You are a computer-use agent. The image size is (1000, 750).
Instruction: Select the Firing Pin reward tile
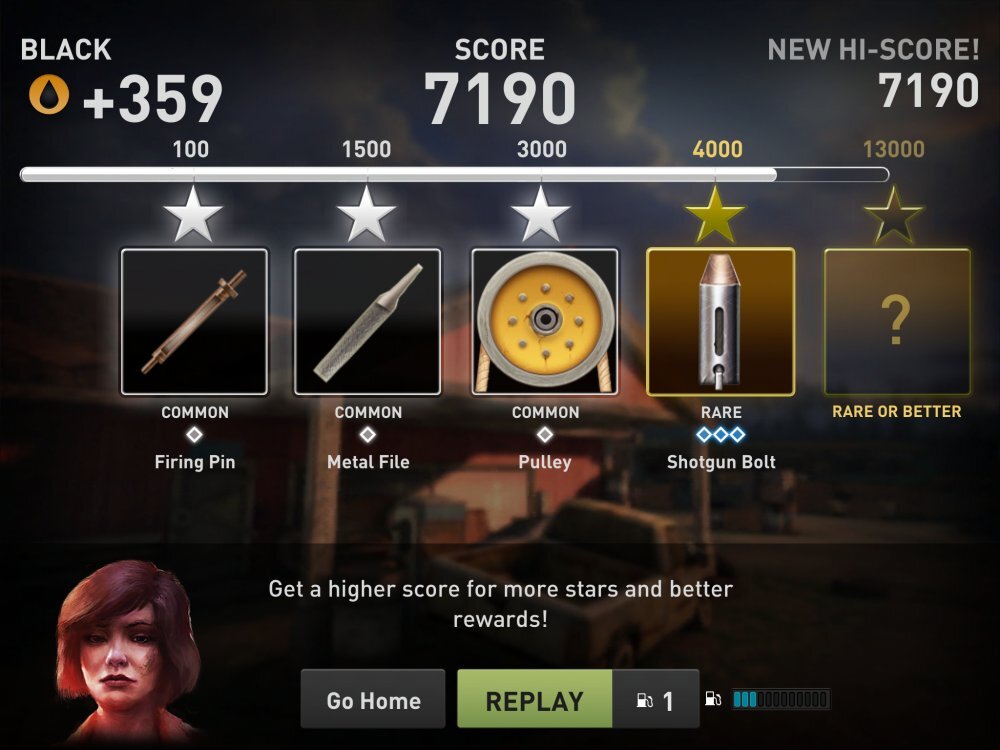(194, 321)
